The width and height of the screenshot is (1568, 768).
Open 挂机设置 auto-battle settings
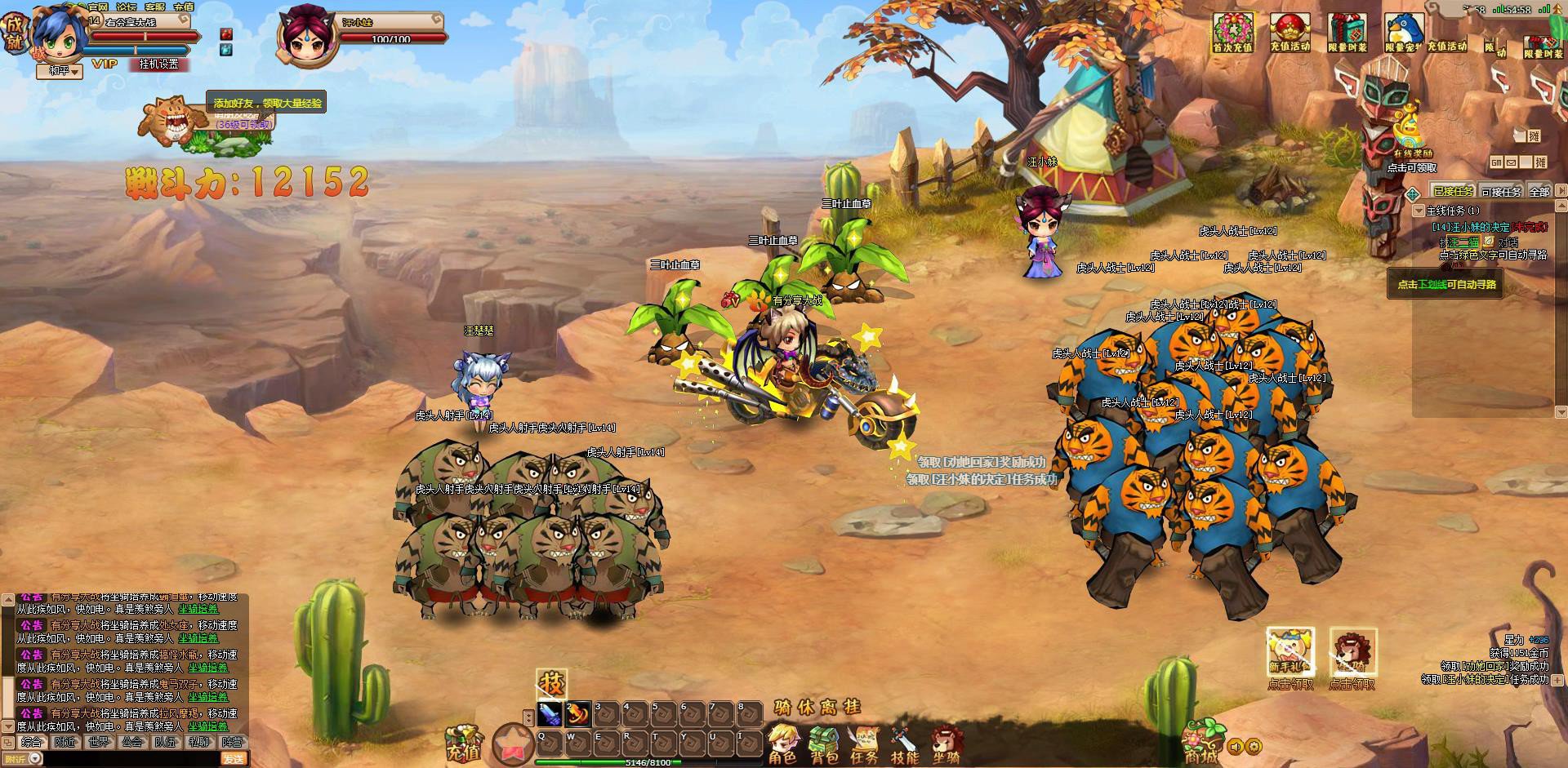click(x=158, y=64)
